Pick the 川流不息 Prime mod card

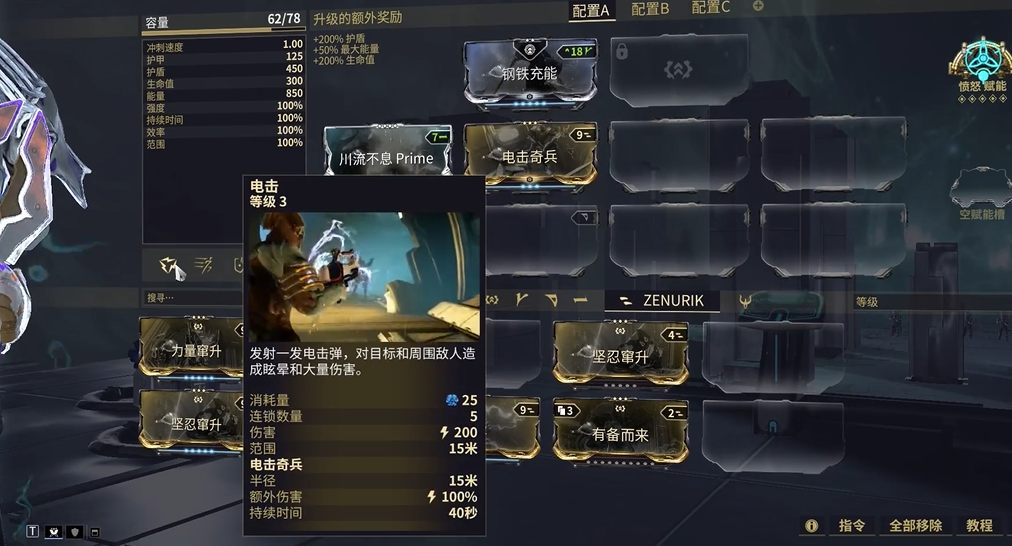point(386,157)
